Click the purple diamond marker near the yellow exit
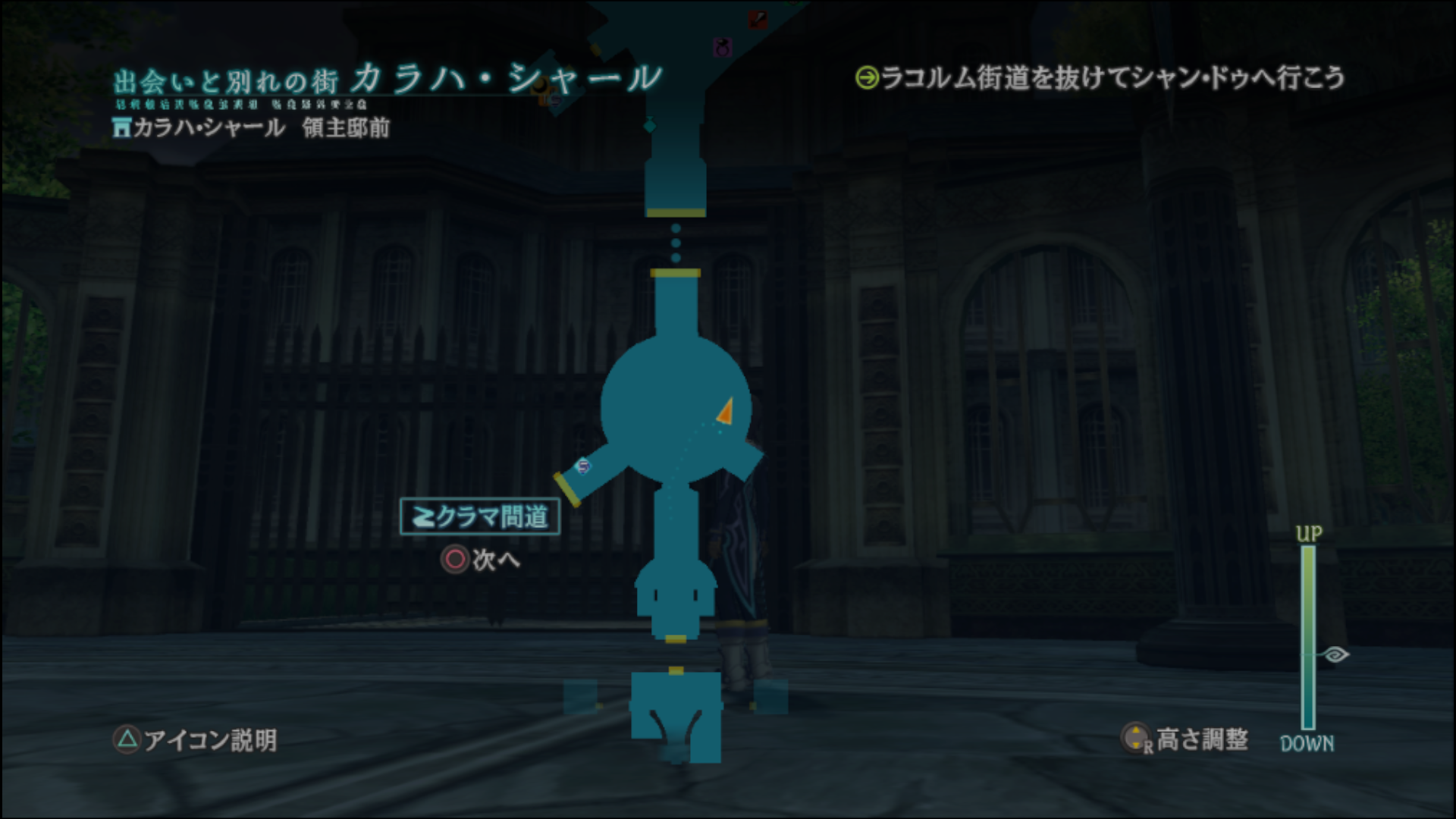The image size is (1456, 819). pyautogui.click(x=583, y=466)
